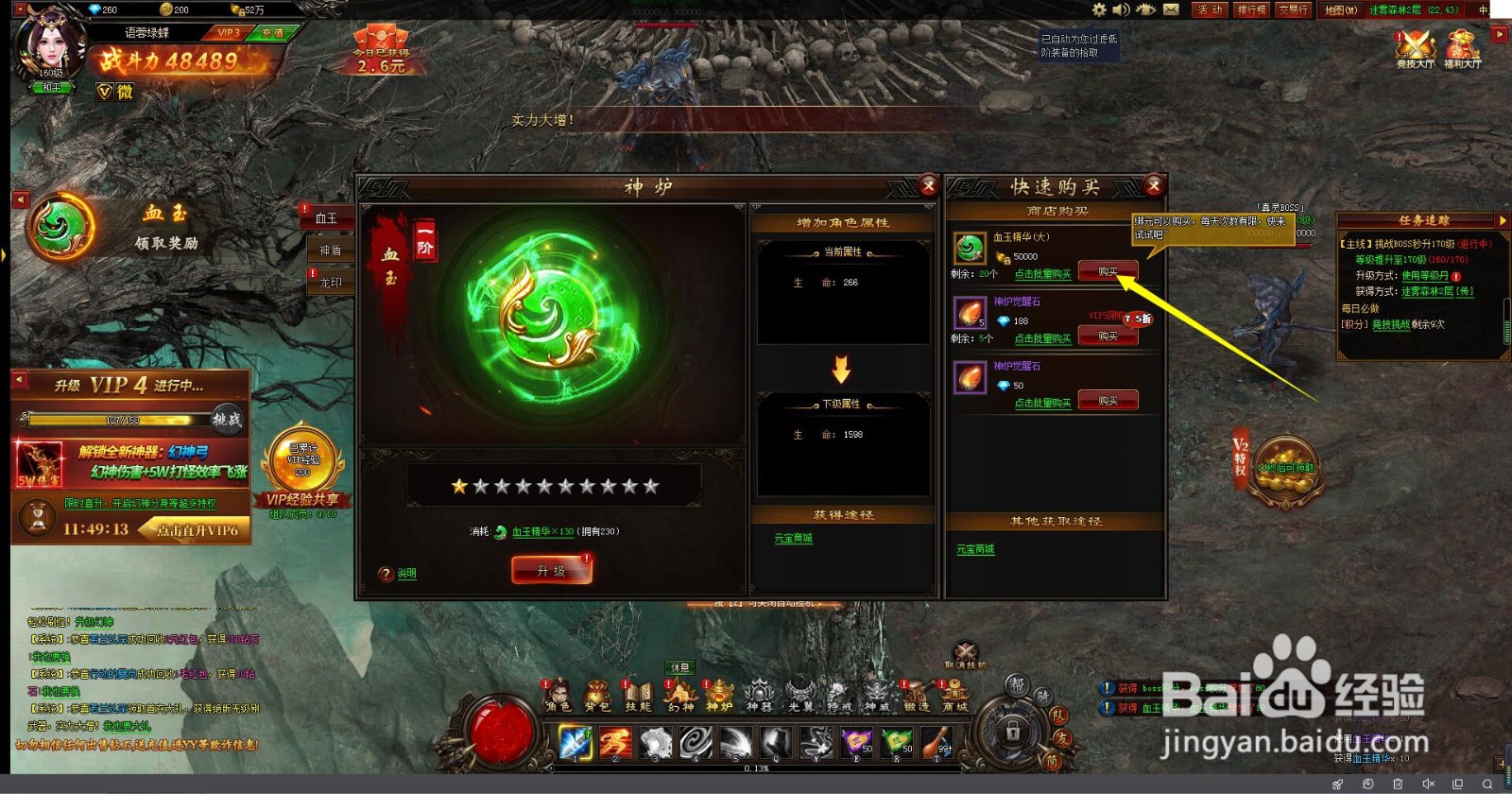The width and height of the screenshot is (1512, 794).
Task: Switch to the 神盾 tab
Action: [330, 250]
